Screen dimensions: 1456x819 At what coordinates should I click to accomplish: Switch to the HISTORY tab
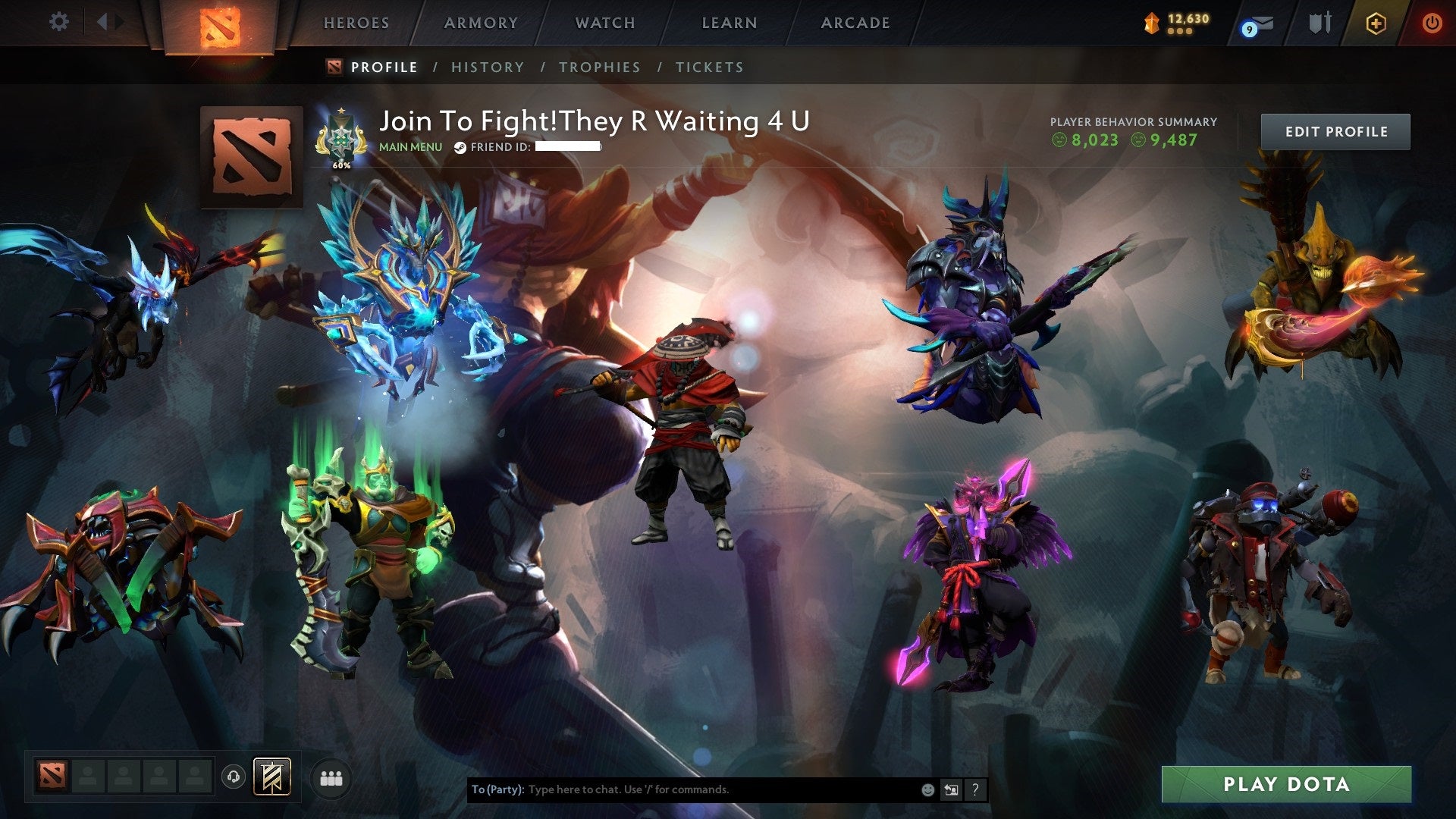coord(487,67)
